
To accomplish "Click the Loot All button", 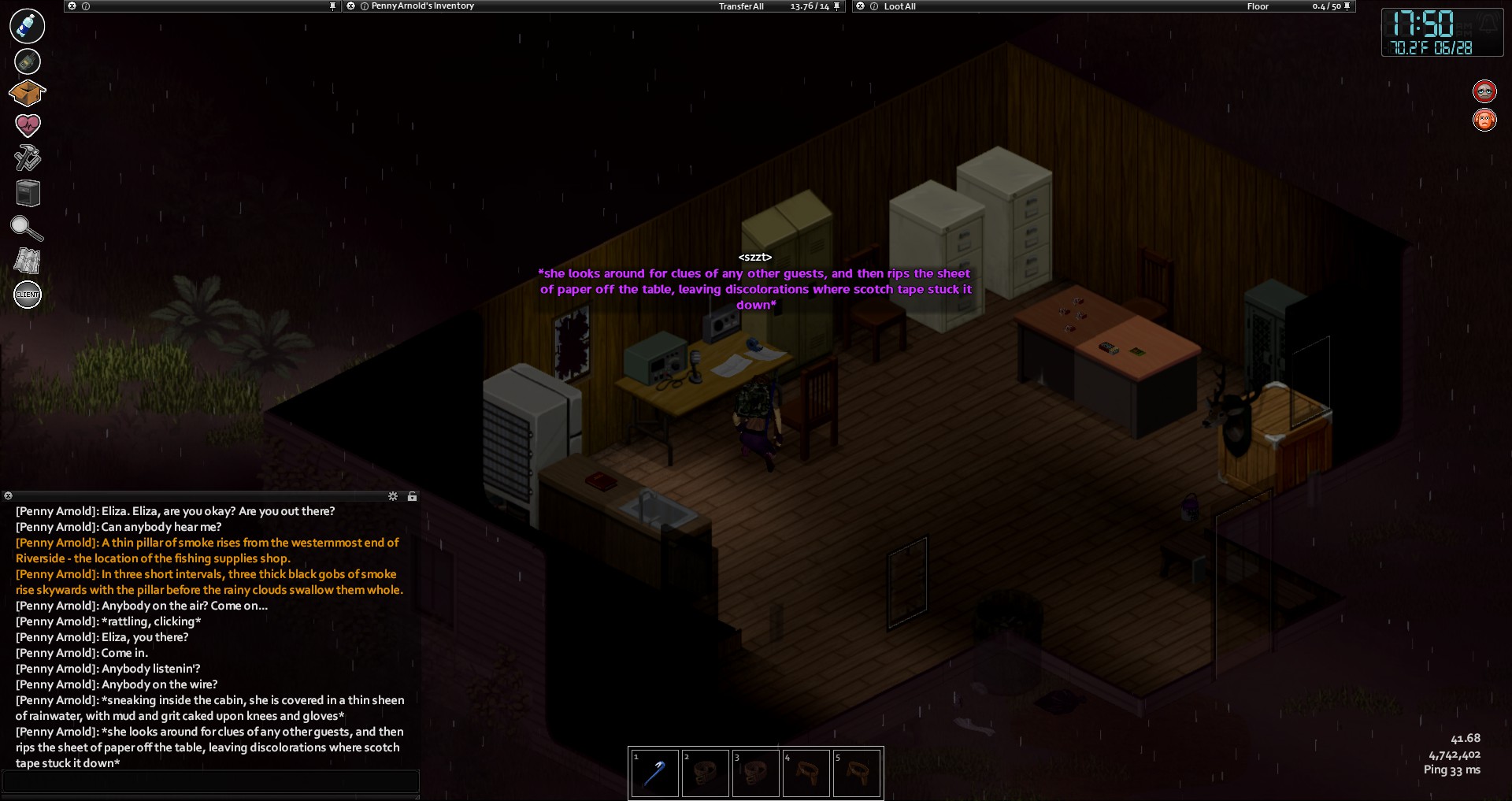I will [899, 6].
